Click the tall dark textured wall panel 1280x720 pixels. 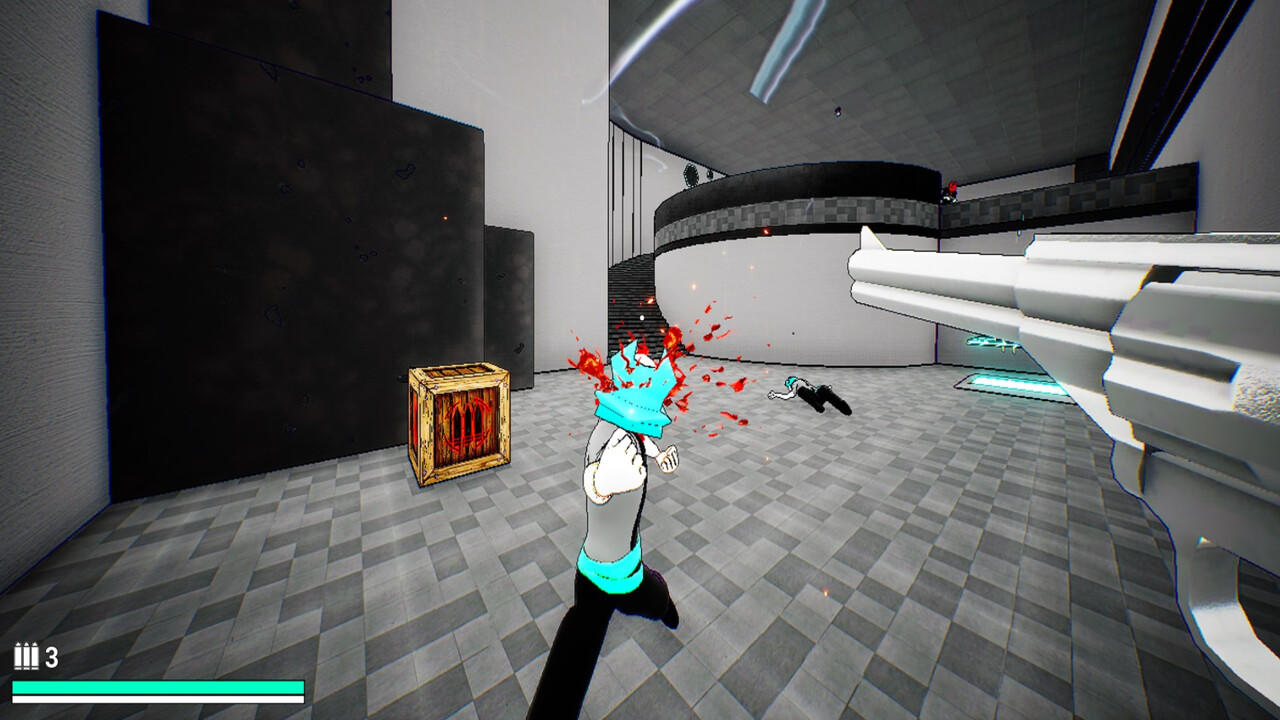point(270,250)
